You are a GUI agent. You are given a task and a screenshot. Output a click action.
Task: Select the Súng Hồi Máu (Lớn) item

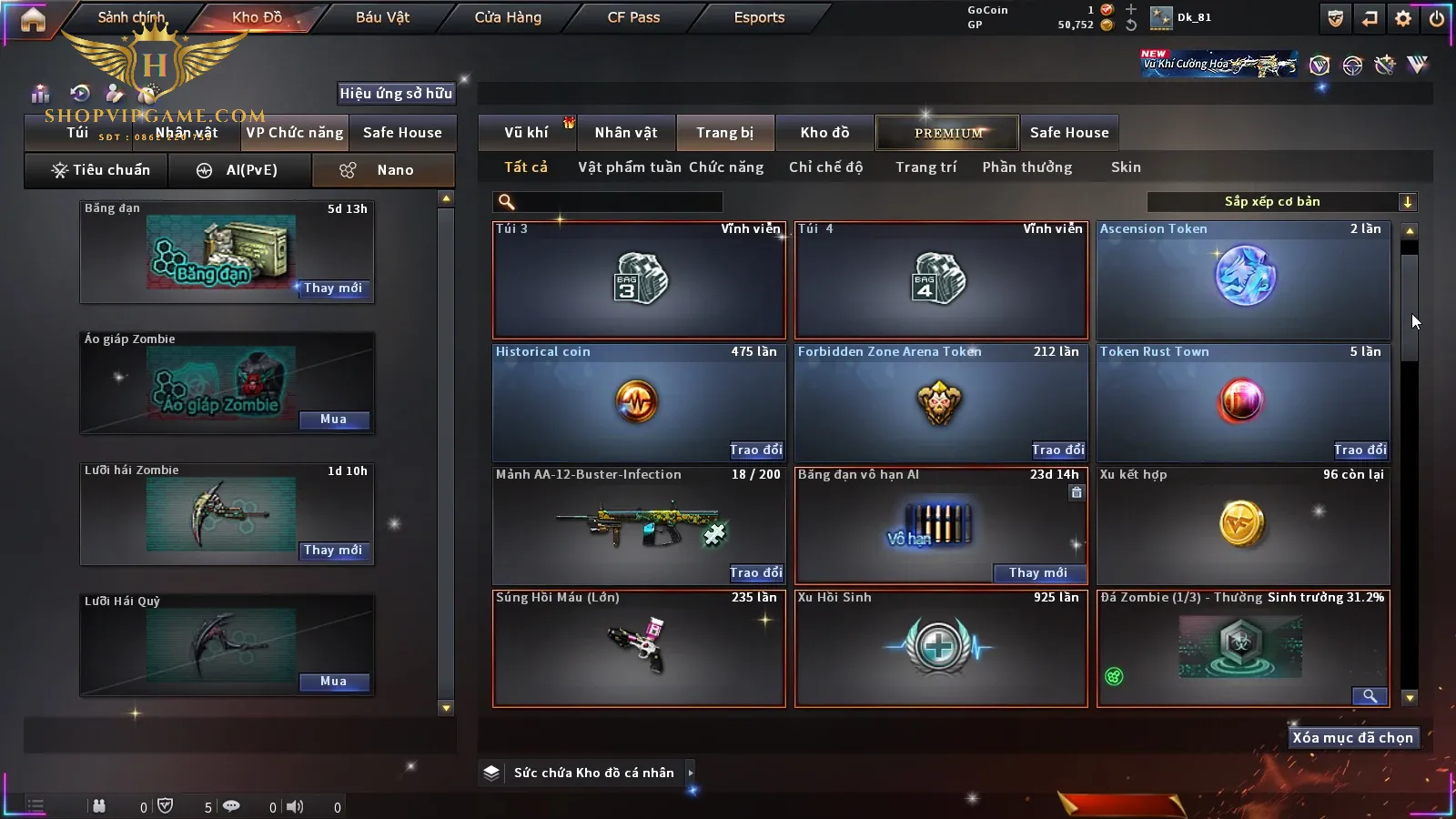pos(639,648)
